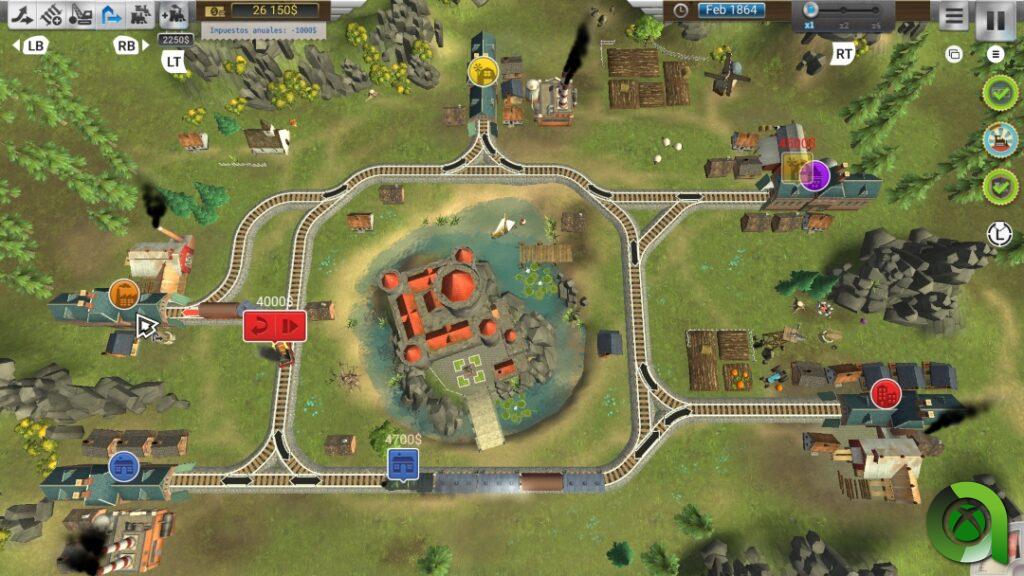This screenshot has width=1024, height=576.
Task: Activate the blue arrow route tool
Action: [x=112, y=15]
